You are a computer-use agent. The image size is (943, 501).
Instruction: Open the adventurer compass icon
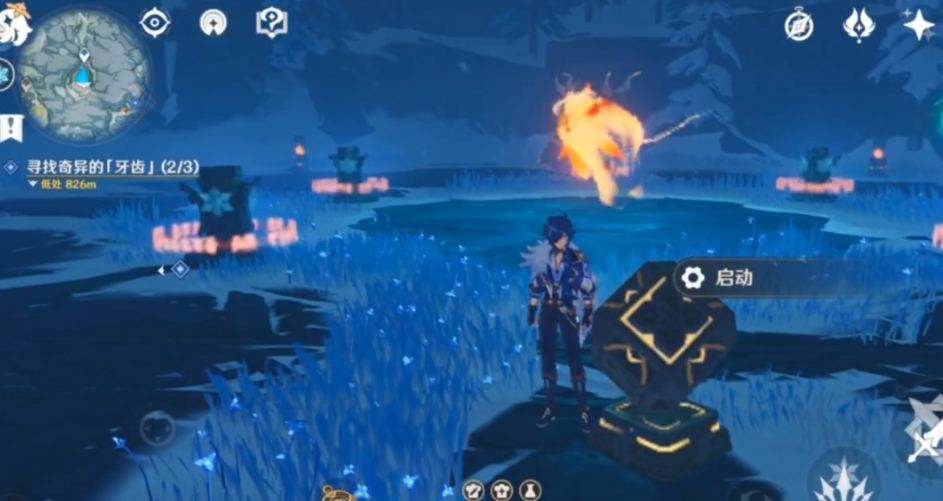798,26
